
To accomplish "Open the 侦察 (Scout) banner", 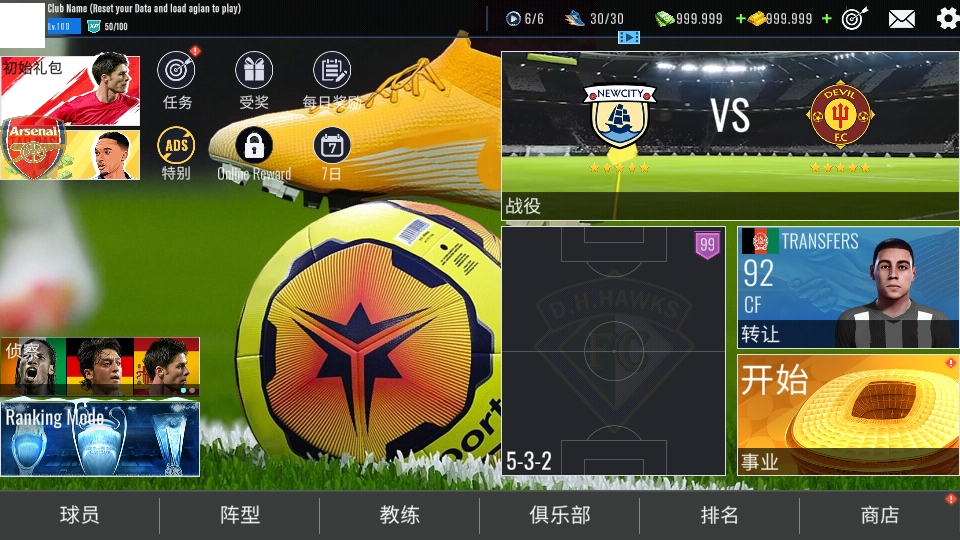I will [x=100, y=367].
